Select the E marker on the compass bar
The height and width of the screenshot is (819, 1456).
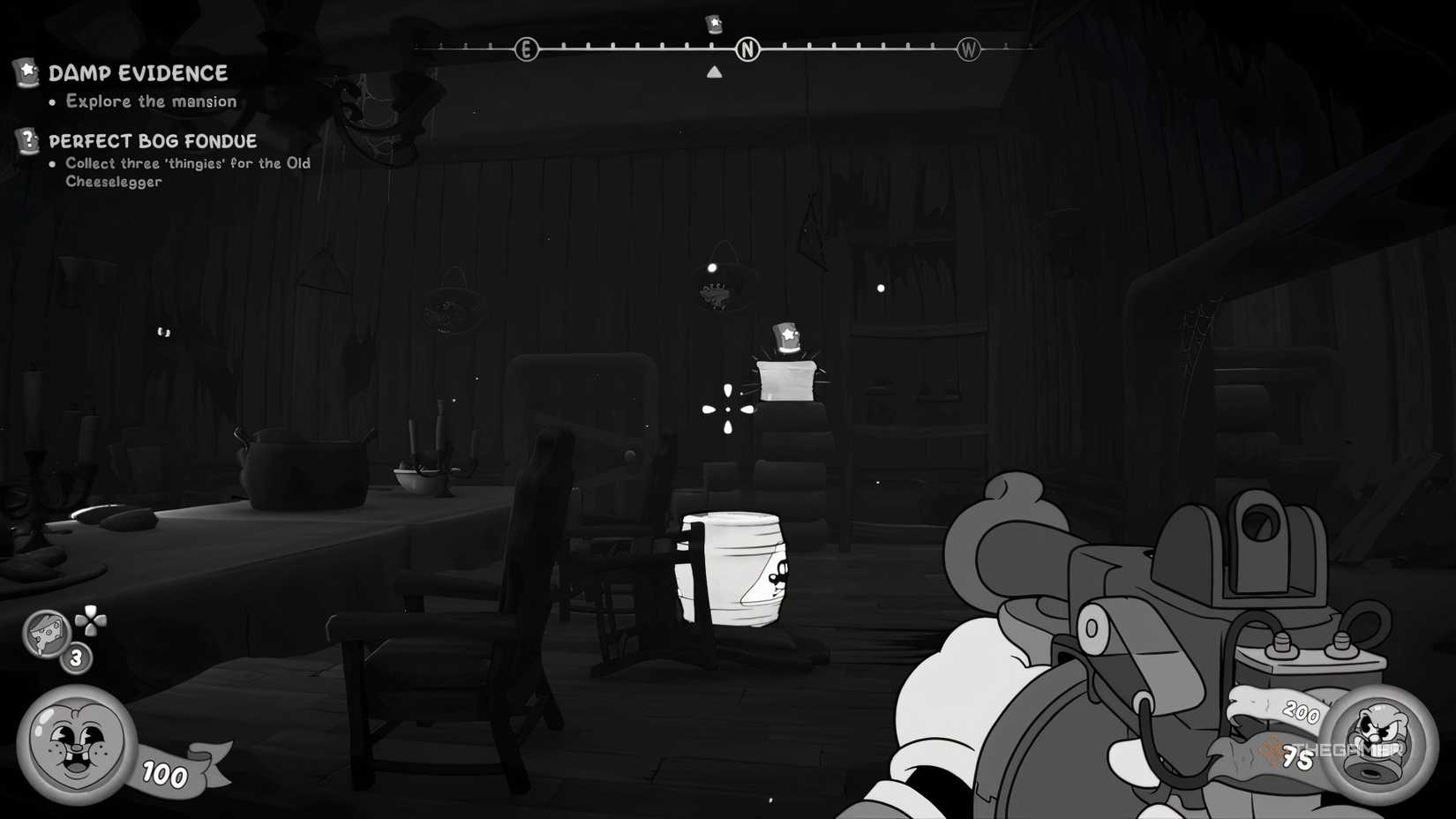coord(527,49)
